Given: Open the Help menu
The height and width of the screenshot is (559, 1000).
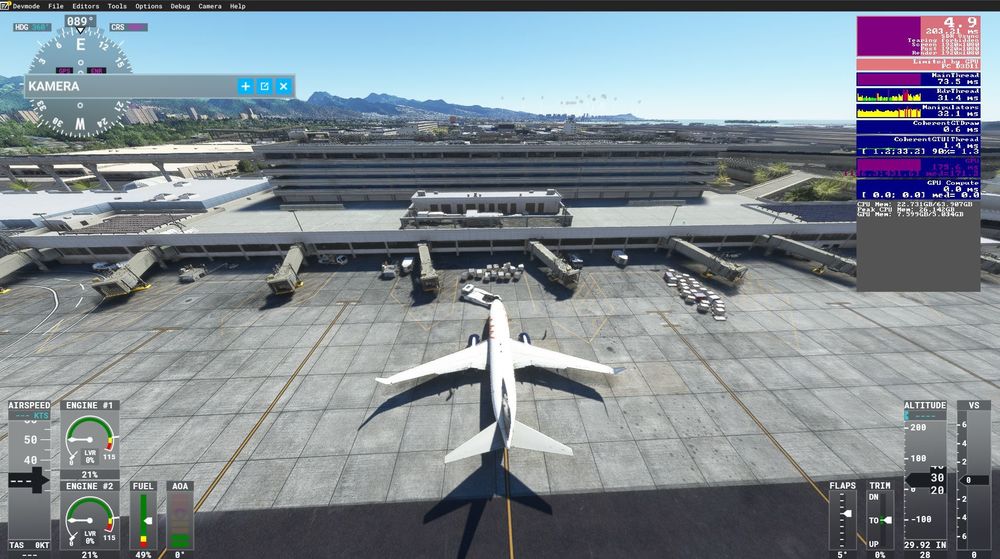Looking at the screenshot, I should coord(237,6).
